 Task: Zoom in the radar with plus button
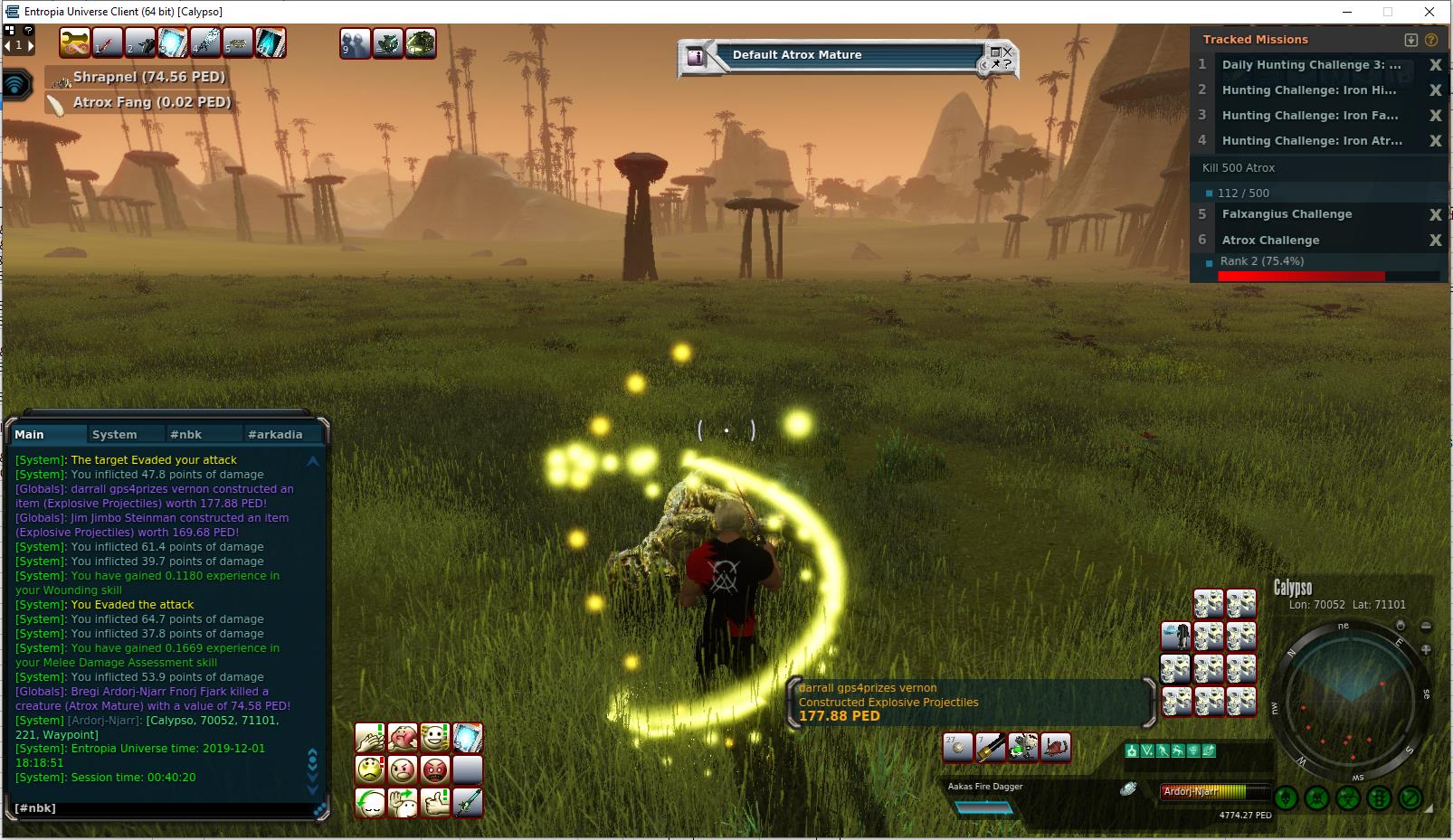[1426, 649]
